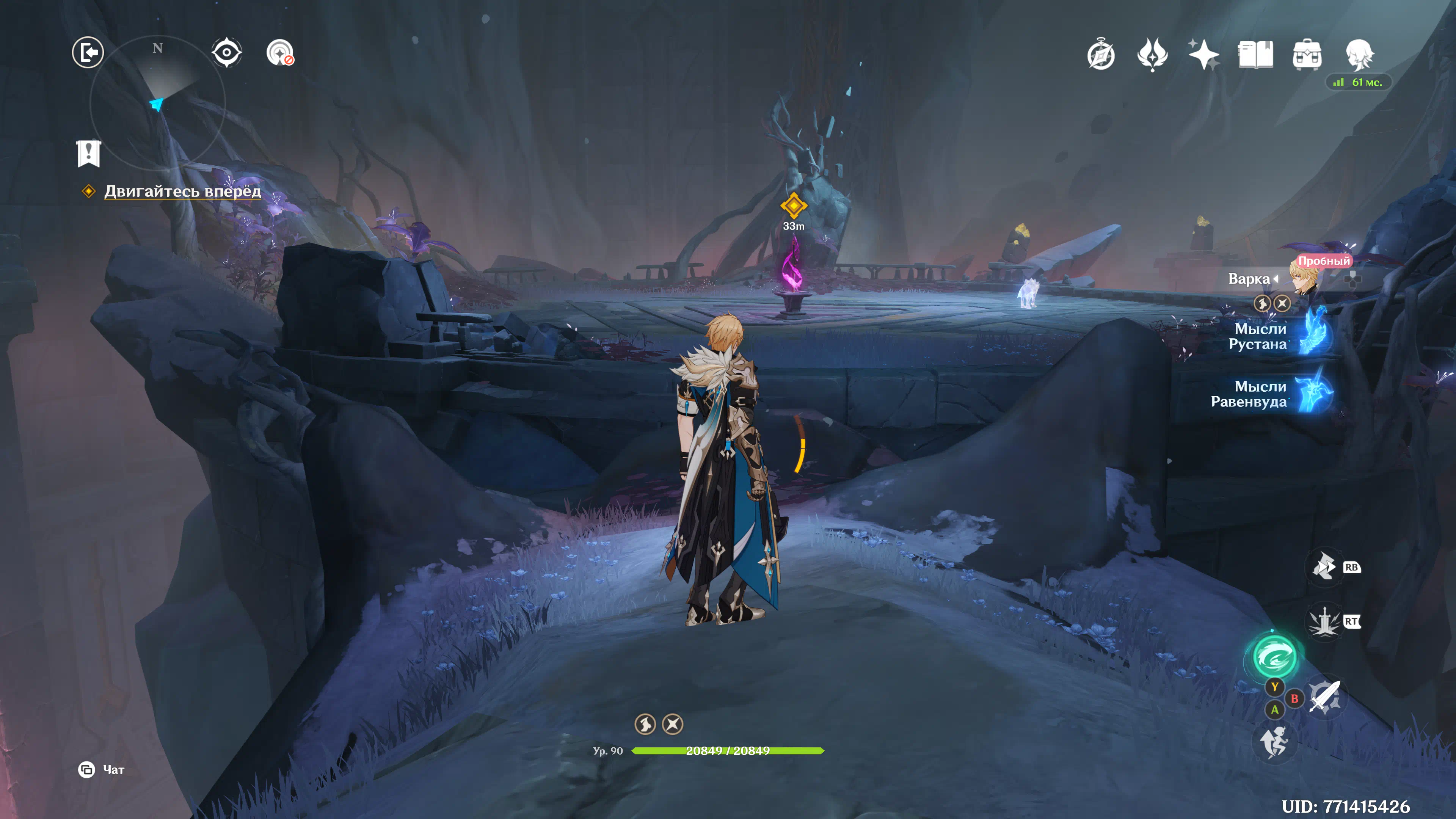The image size is (1456, 819).
Task: Open the backpack inventory
Action: point(1307,55)
